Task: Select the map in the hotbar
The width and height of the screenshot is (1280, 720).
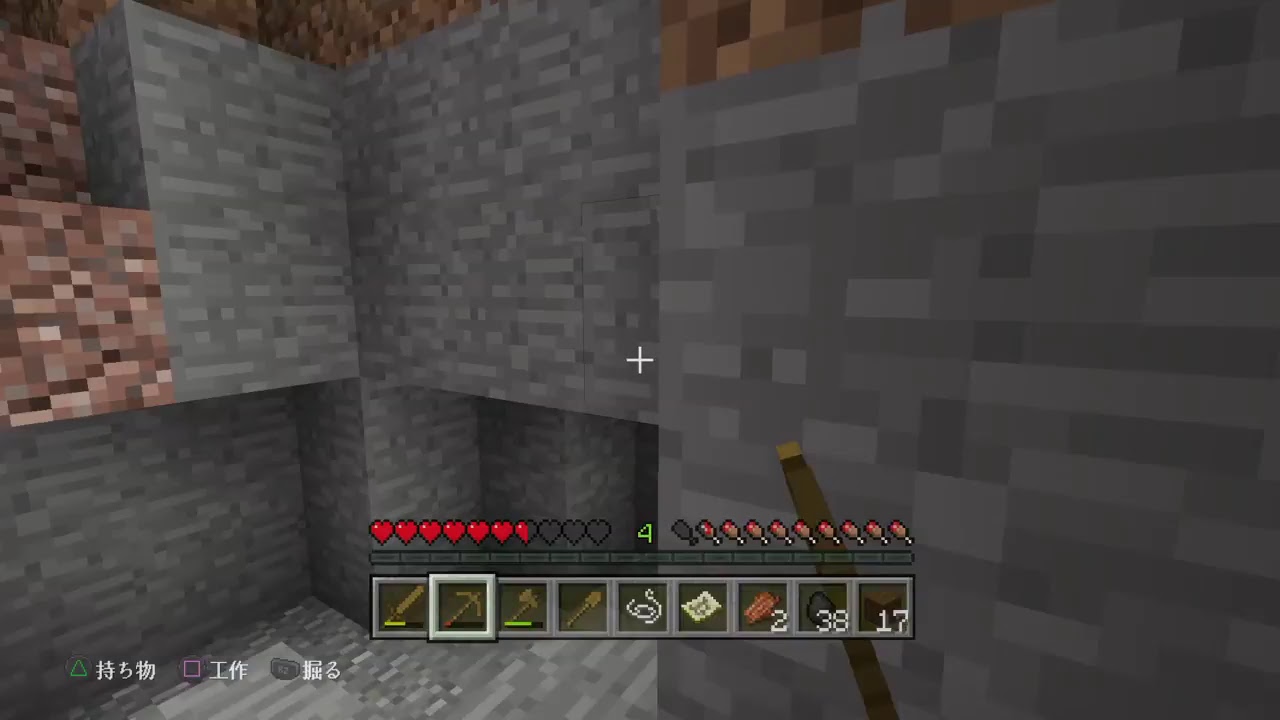Action: [x=701, y=605]
